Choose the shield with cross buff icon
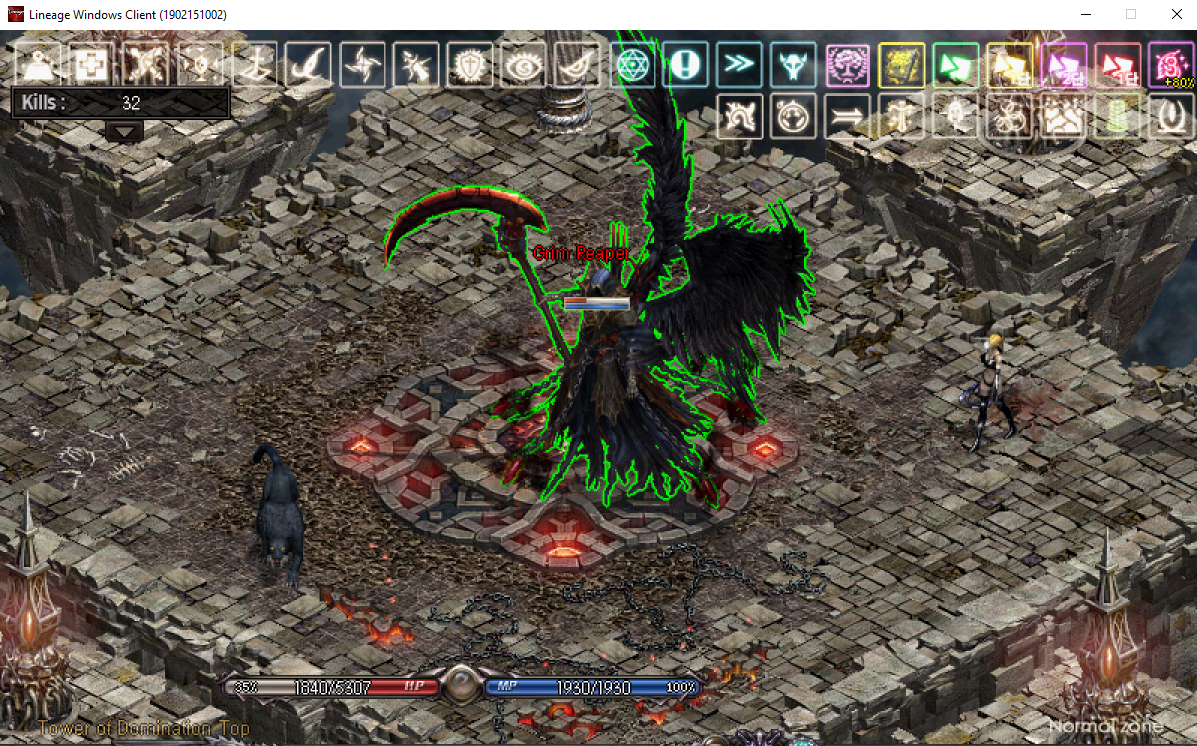The width and height of the screenshot is (1197, 746). tap(470, 65)
